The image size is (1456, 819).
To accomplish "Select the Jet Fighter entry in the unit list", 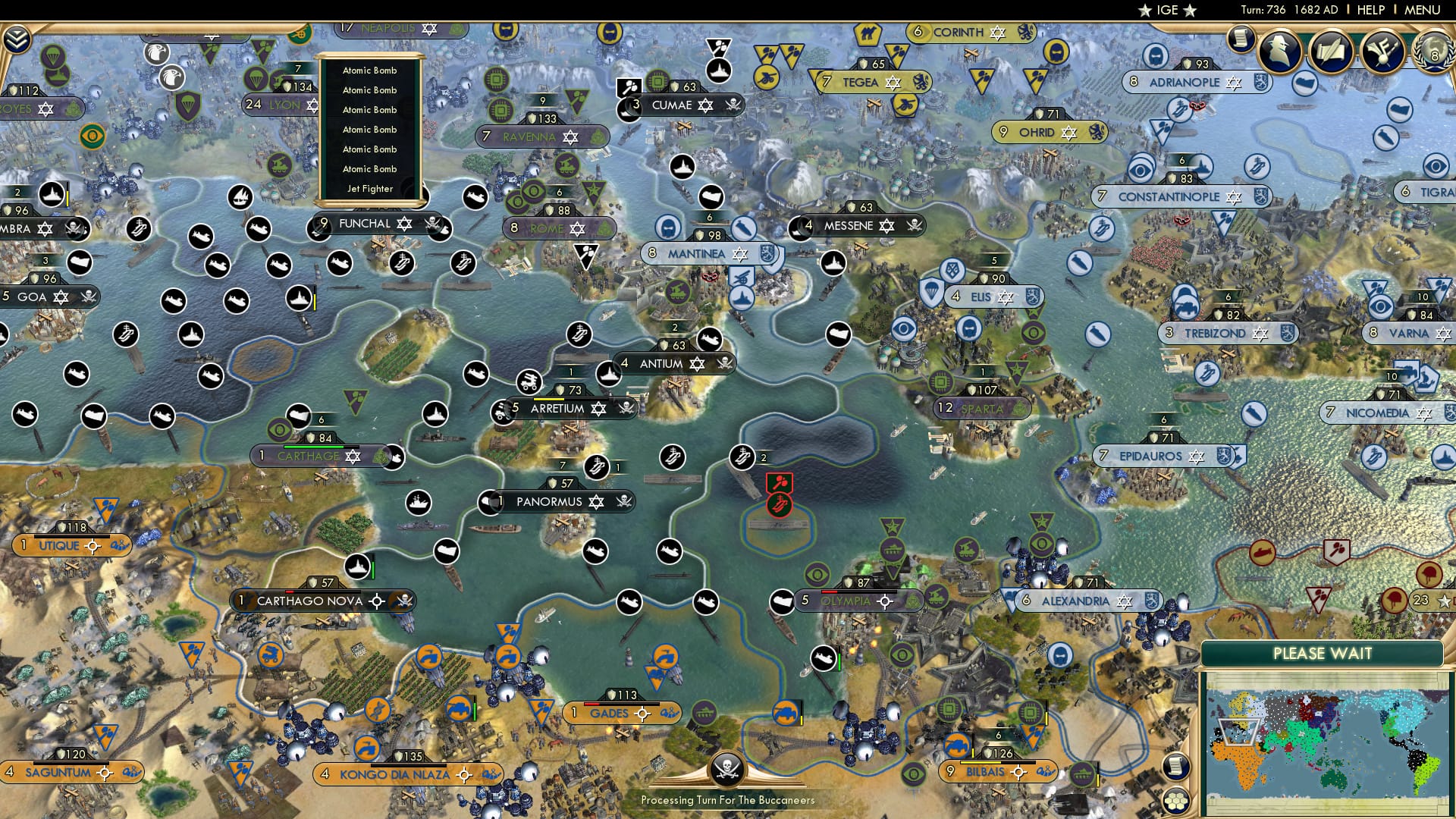I will [369, 190].
